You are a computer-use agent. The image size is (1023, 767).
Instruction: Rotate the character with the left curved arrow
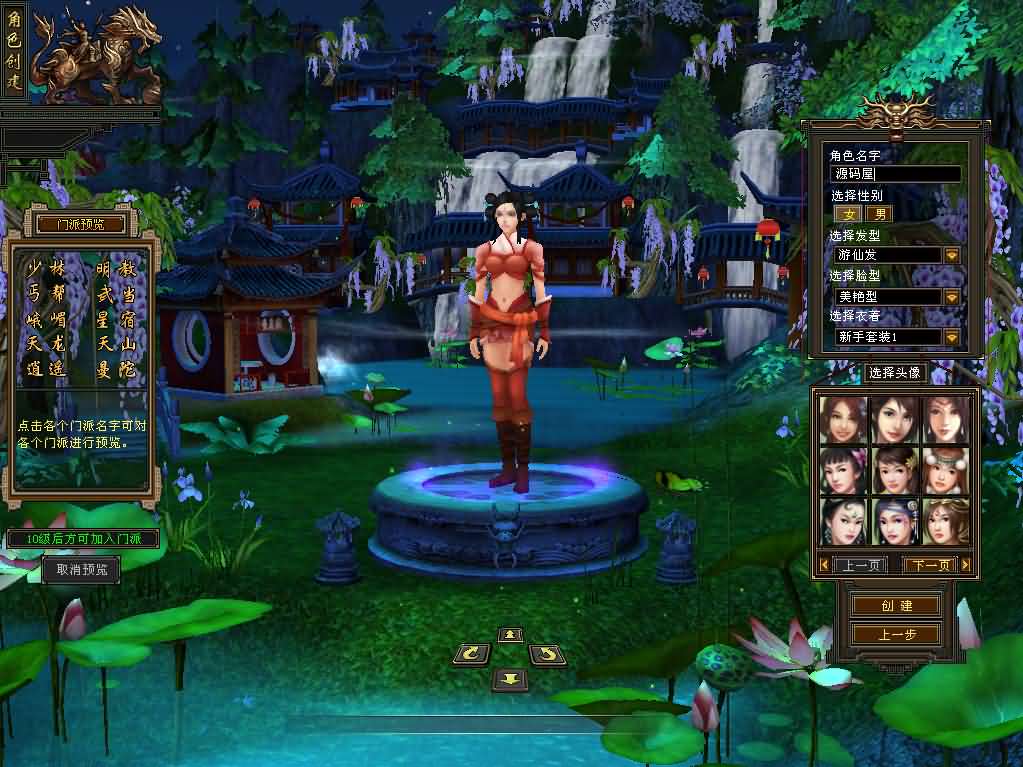(471, 655)
